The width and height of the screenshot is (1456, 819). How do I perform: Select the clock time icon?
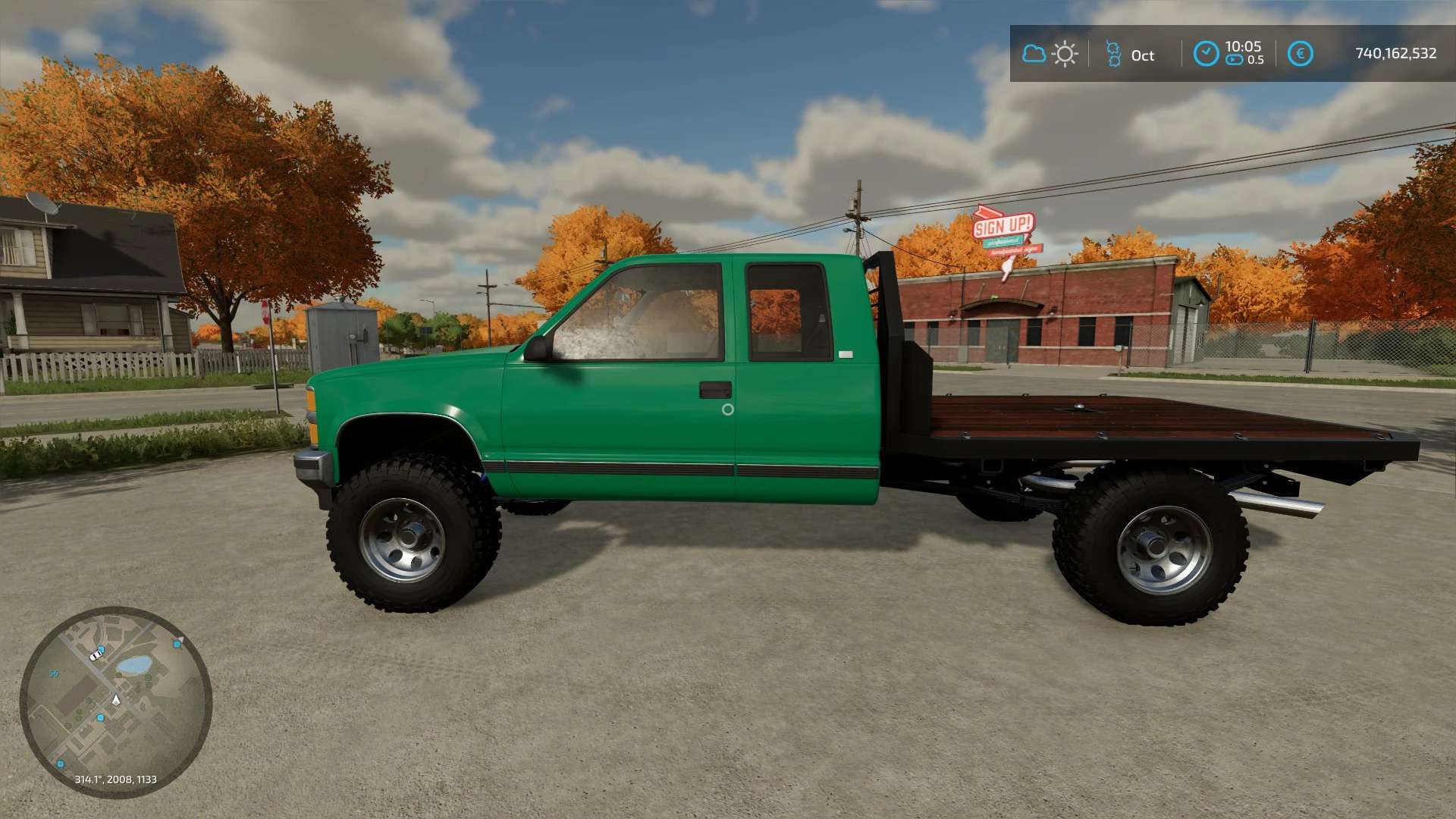1206,54
